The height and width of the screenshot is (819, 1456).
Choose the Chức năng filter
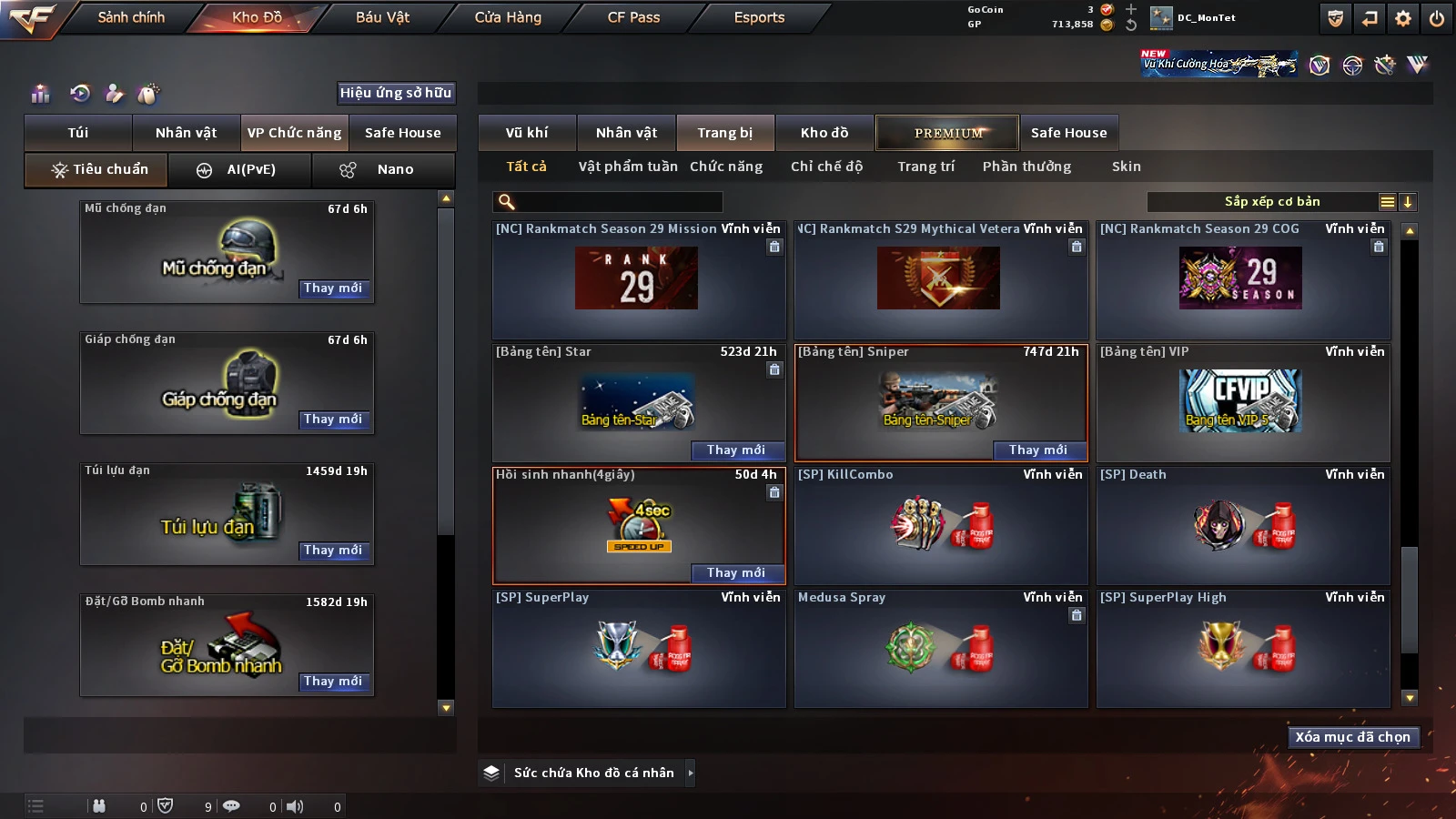[726, 167]
